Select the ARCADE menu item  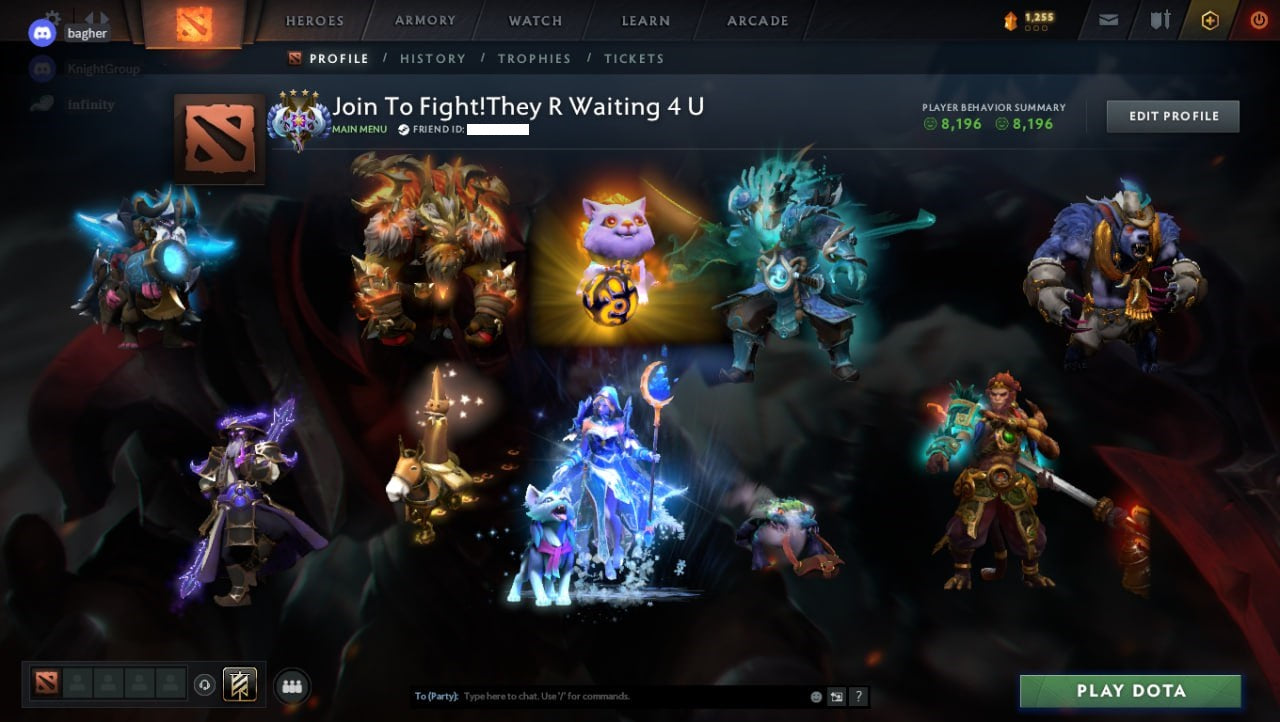pos(756,20)
